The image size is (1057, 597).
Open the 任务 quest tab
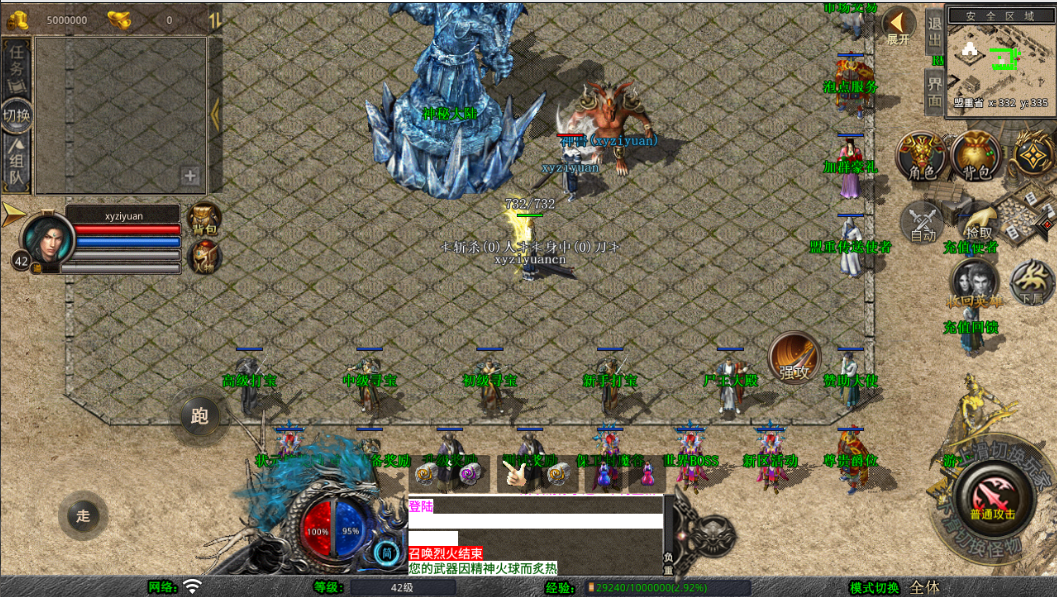point(17,64)
